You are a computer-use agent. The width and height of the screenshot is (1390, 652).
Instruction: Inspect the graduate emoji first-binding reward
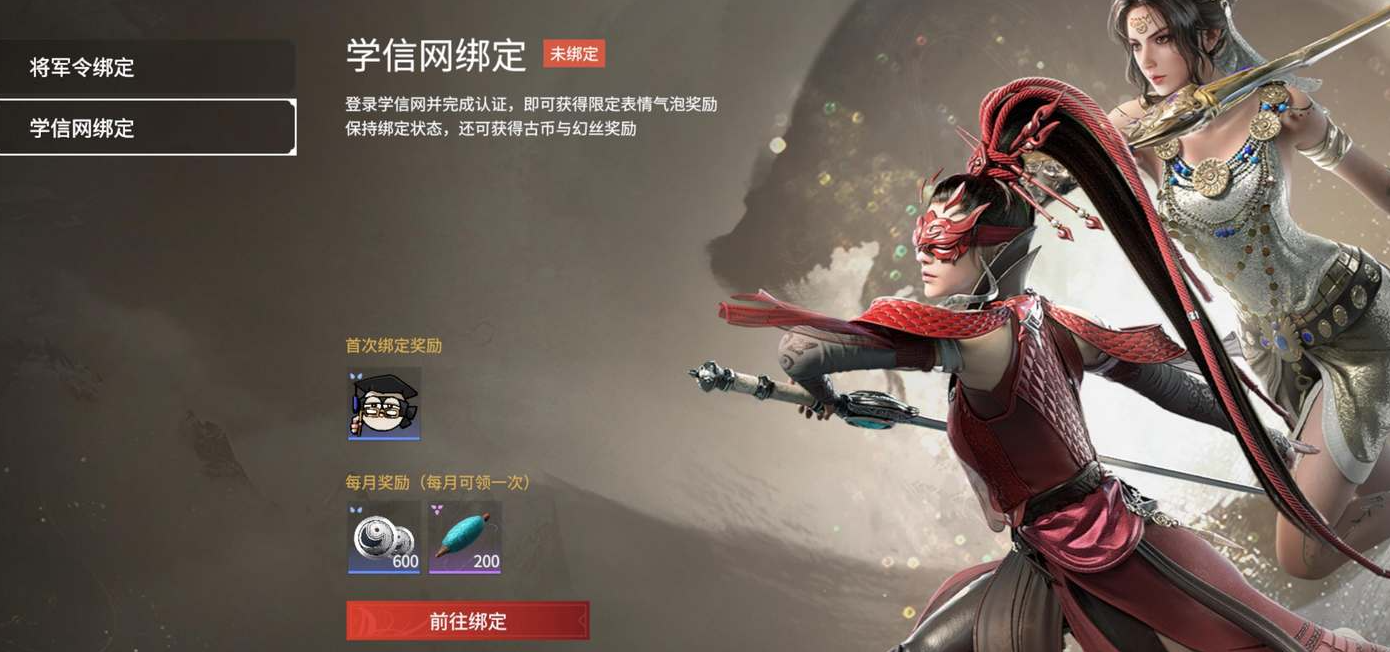click(x=384, y=403)
